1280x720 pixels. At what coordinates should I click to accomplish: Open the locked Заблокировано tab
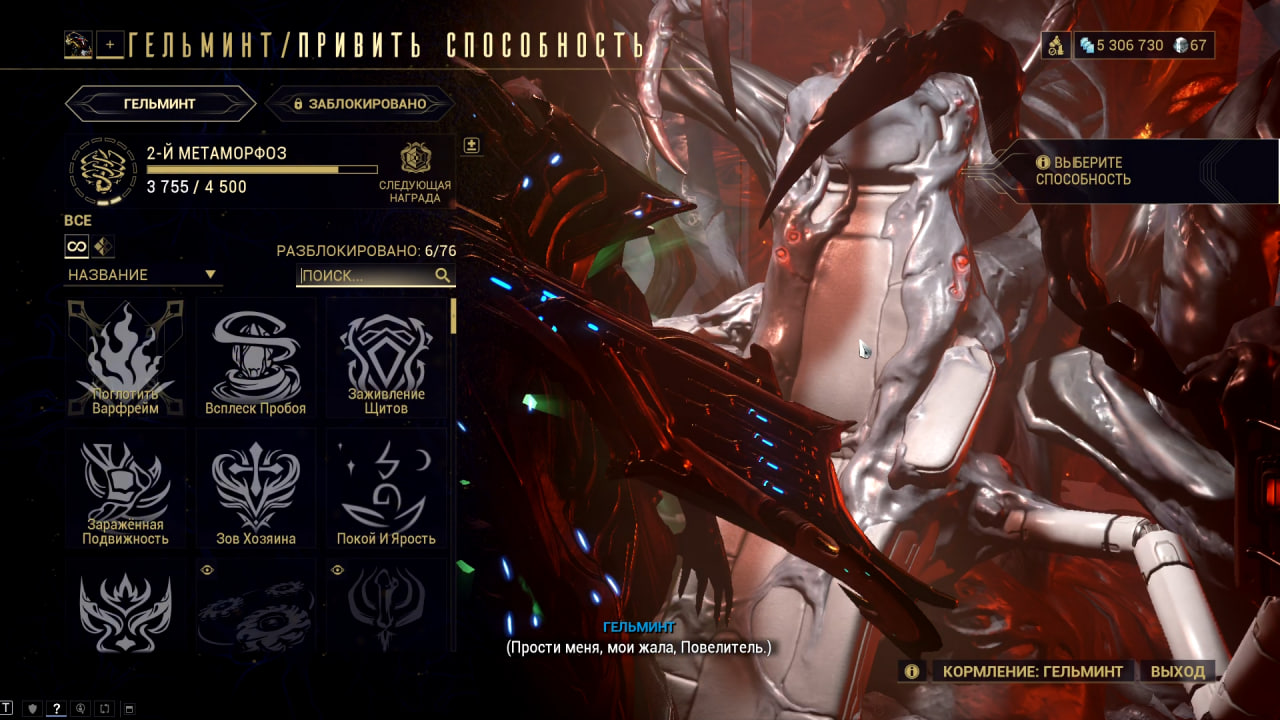[x=360, y=103]
